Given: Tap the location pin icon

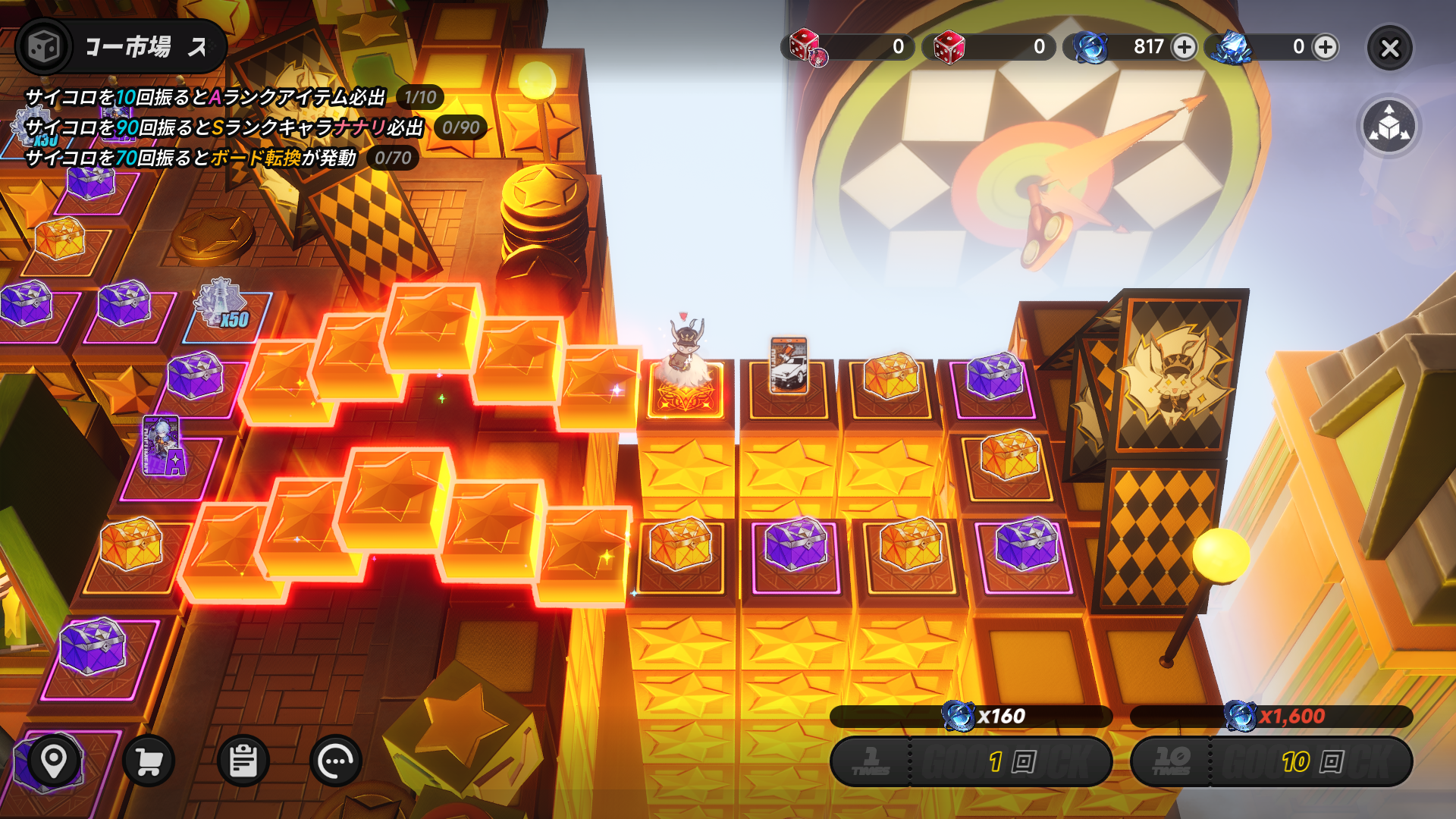Looking at the screenshot, I should pos(54,759).
